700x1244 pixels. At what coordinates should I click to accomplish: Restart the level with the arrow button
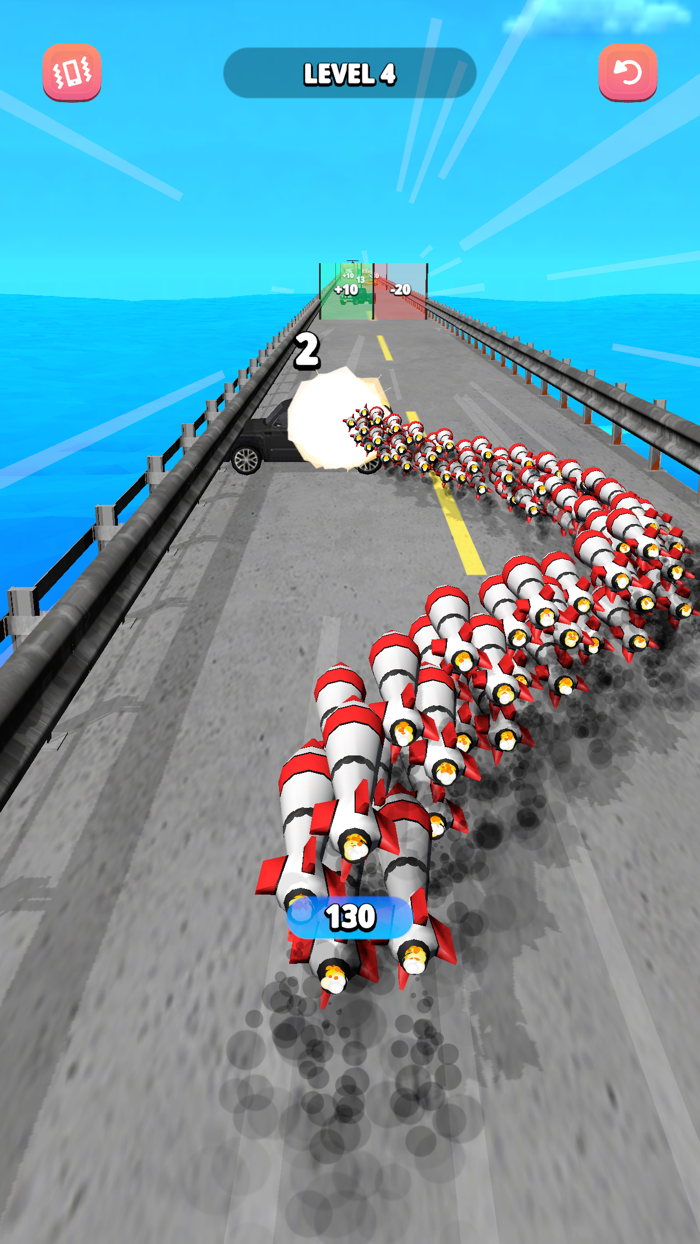[627, 73]
